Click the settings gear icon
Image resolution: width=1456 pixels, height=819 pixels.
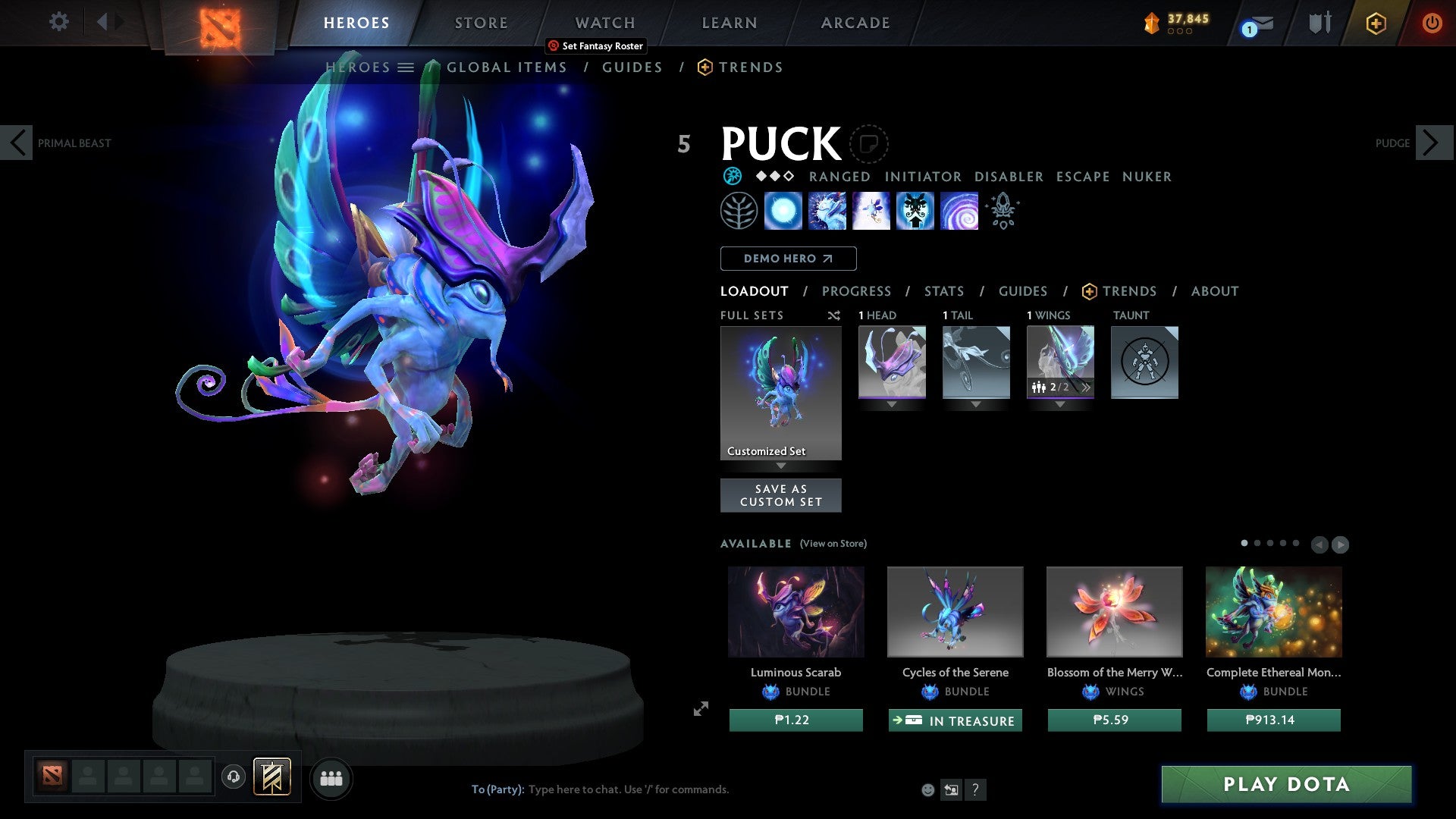tap(58, 22)
